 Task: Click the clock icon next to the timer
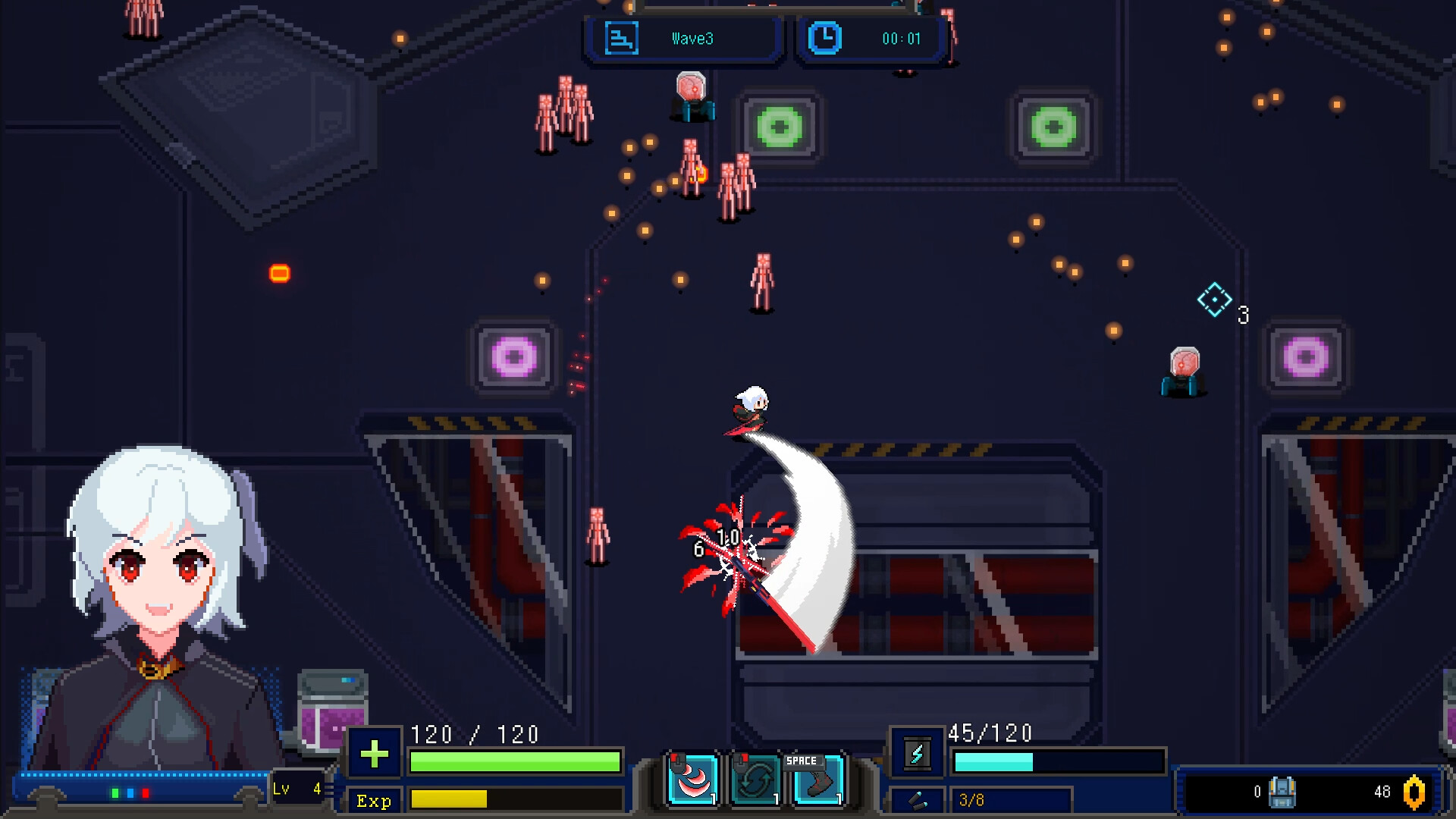(x=827, y=38)
